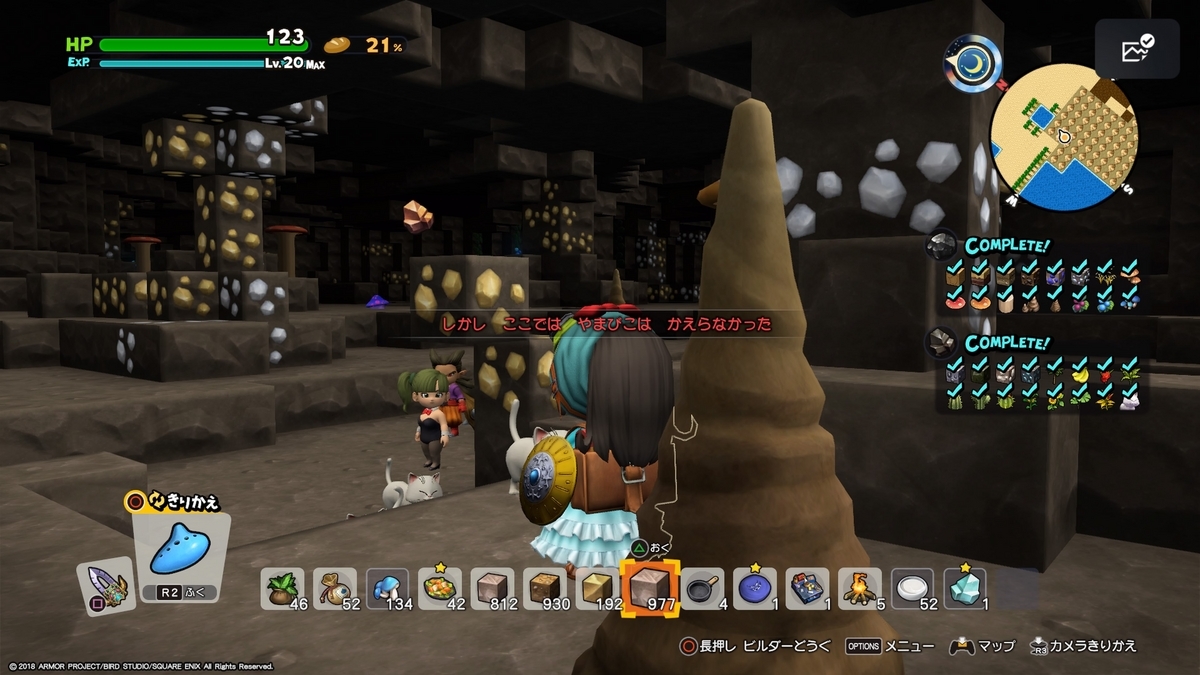Select the earth block stack showing 930
This screenshot has width=1200, height=675.
point(546,588)
